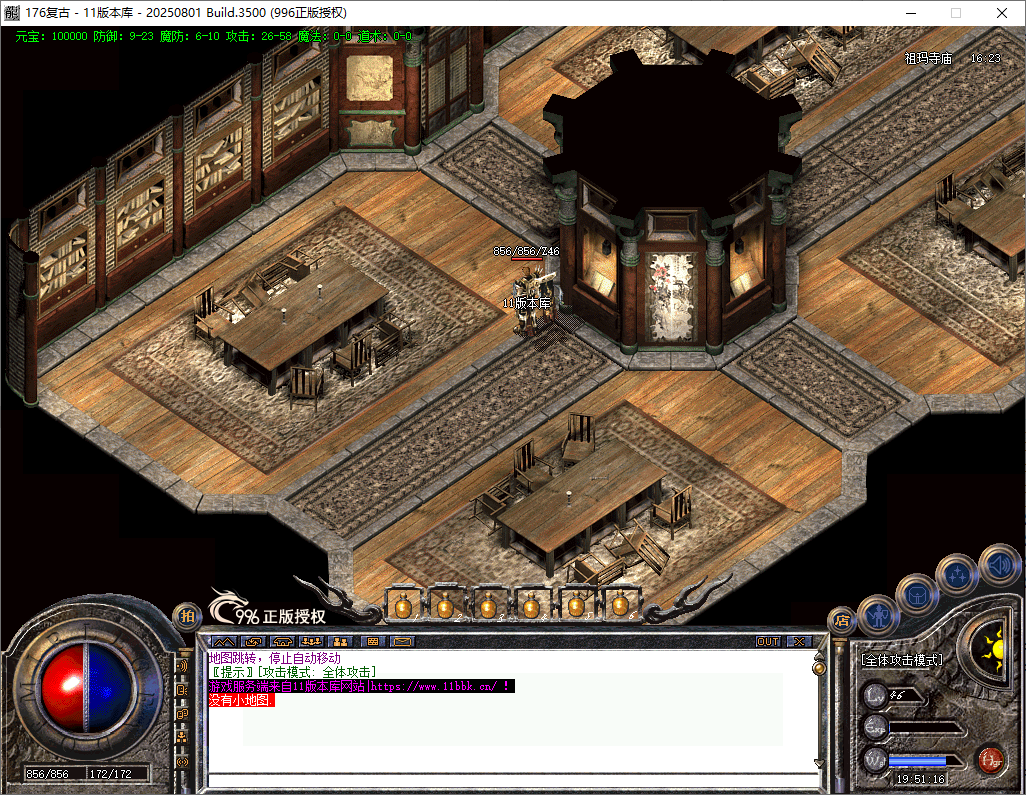The image size is (1026, 795).
Task: Use the potion in belt slot 6
Action: (x=620, y=604)
